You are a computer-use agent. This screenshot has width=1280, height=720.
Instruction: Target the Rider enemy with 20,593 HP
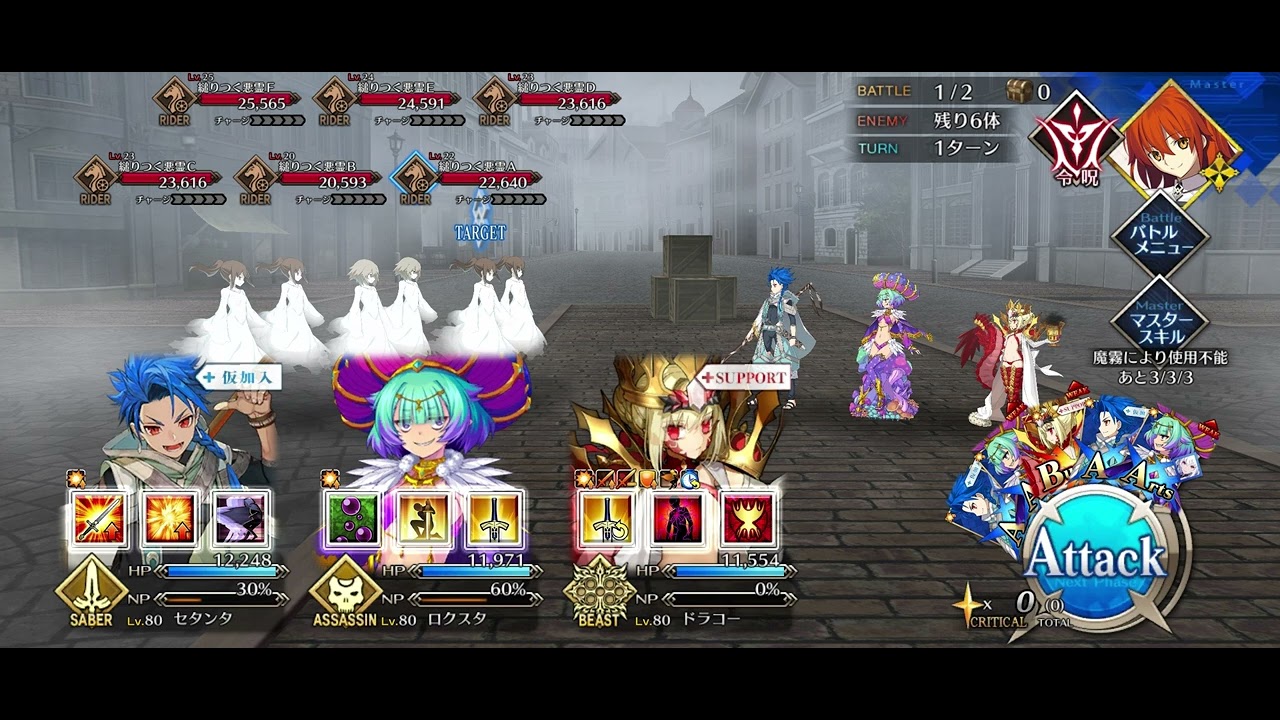point(310,182)
